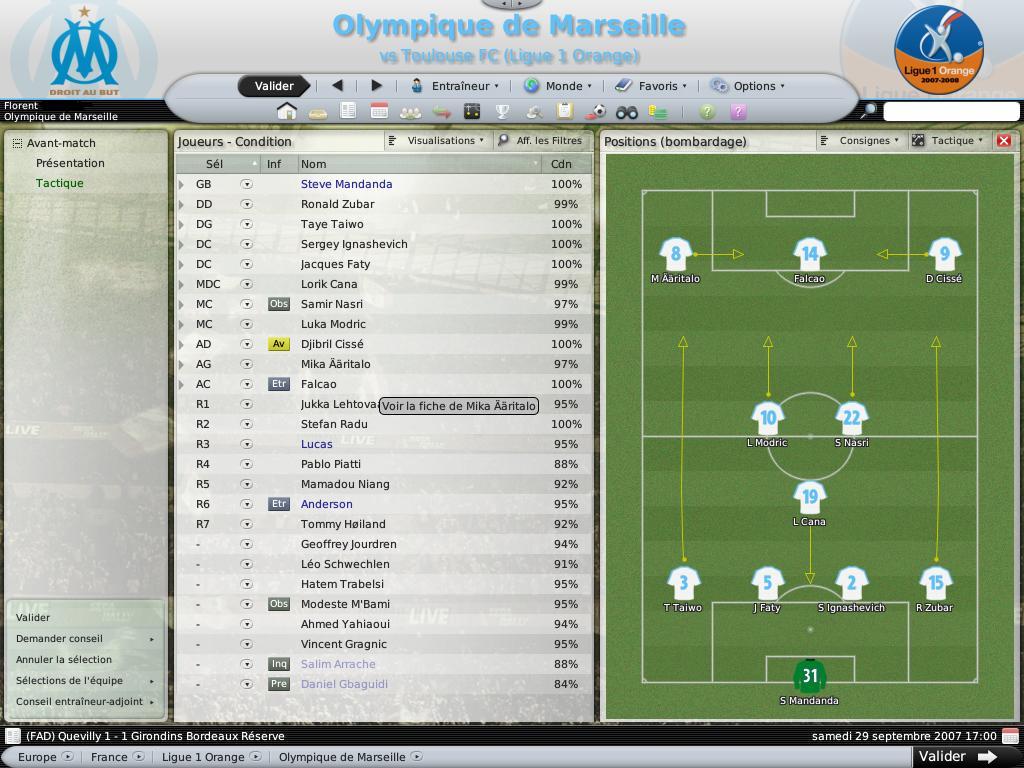Viewport: 1024px width, 768px height.
Task: Select Présentation in the Avant-match panel
Action: click(70, 163)
